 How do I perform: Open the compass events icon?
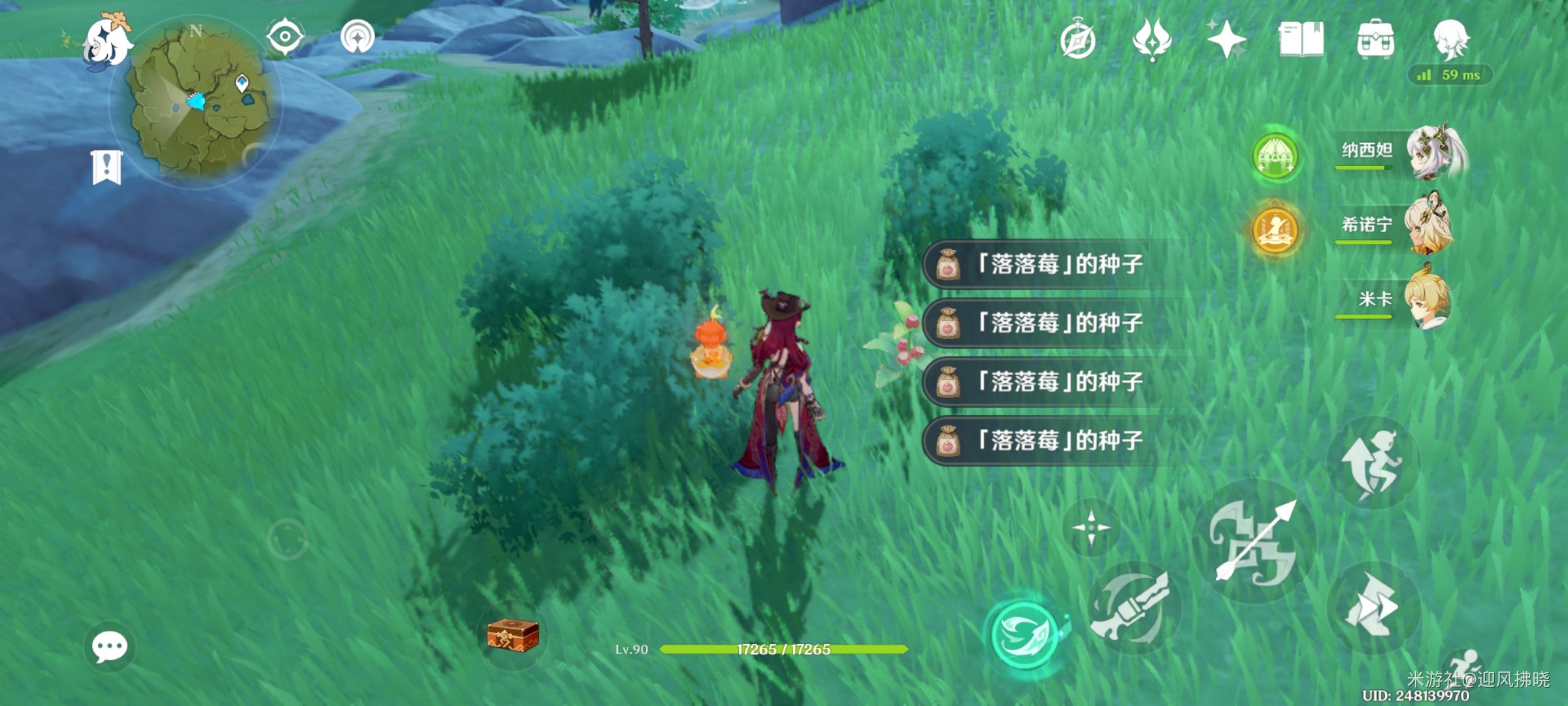tap(1077, 41)
